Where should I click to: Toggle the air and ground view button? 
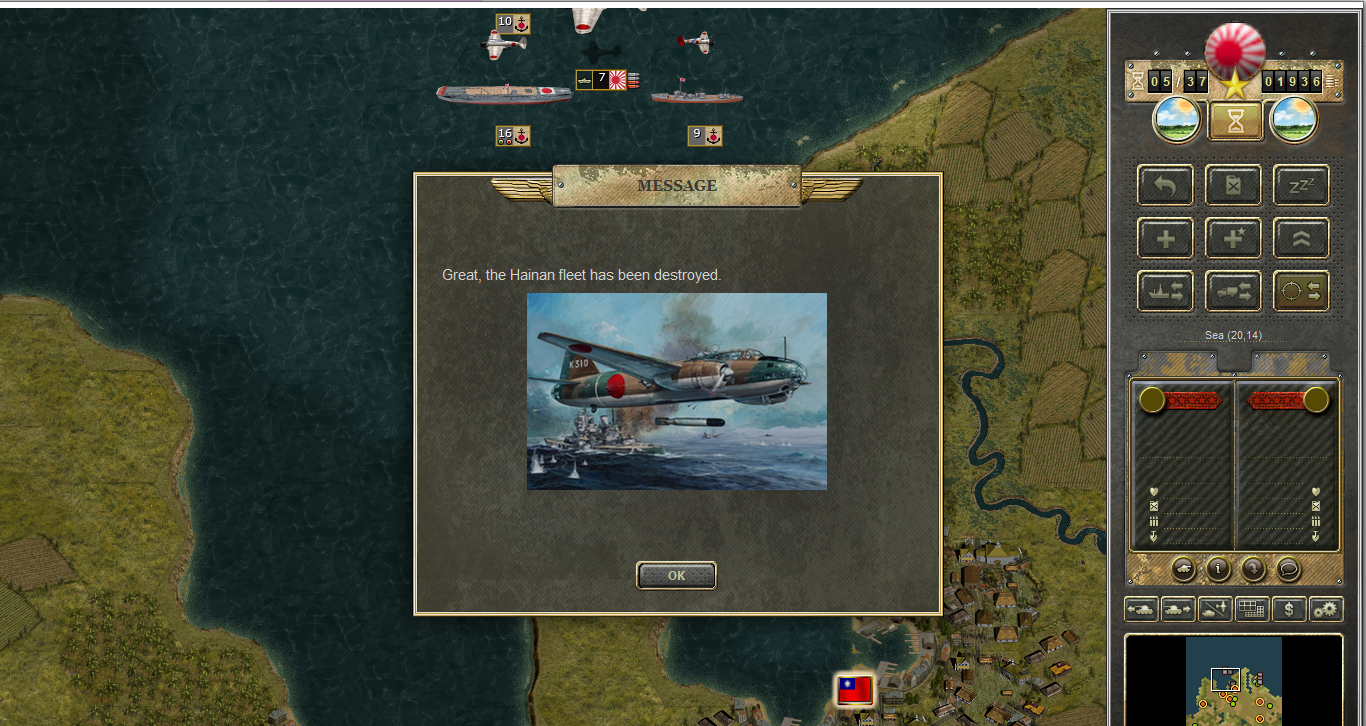(1215, 608)
